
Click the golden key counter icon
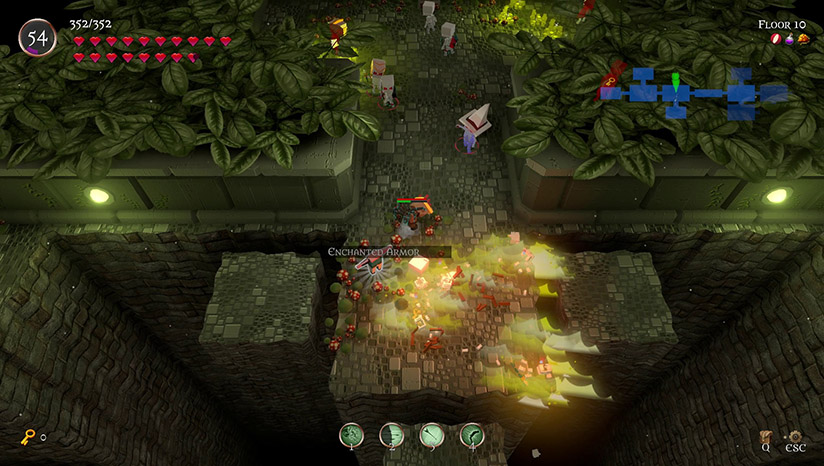click(x=28, y=437)
